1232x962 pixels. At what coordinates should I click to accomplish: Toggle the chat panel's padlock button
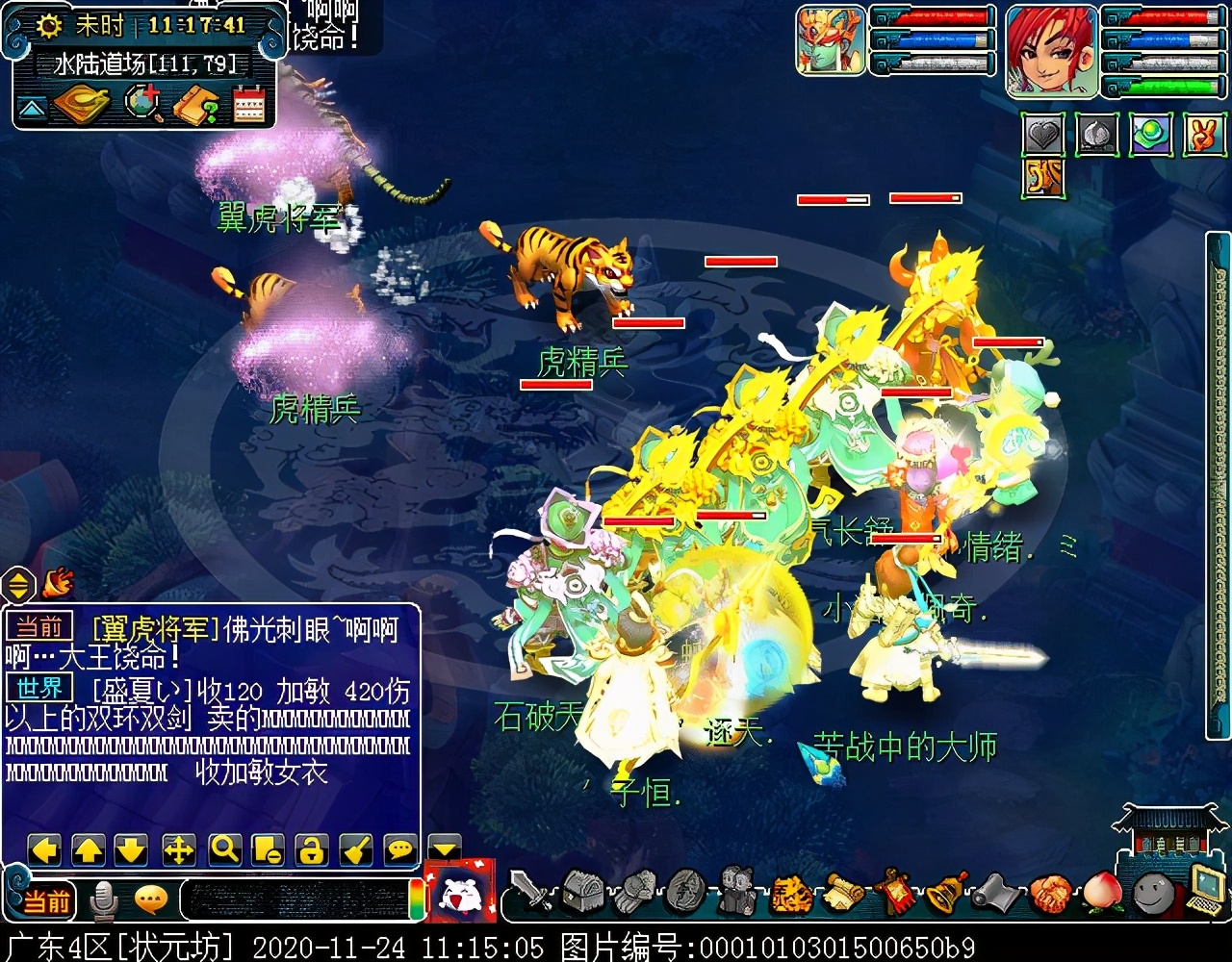(311, 849)
